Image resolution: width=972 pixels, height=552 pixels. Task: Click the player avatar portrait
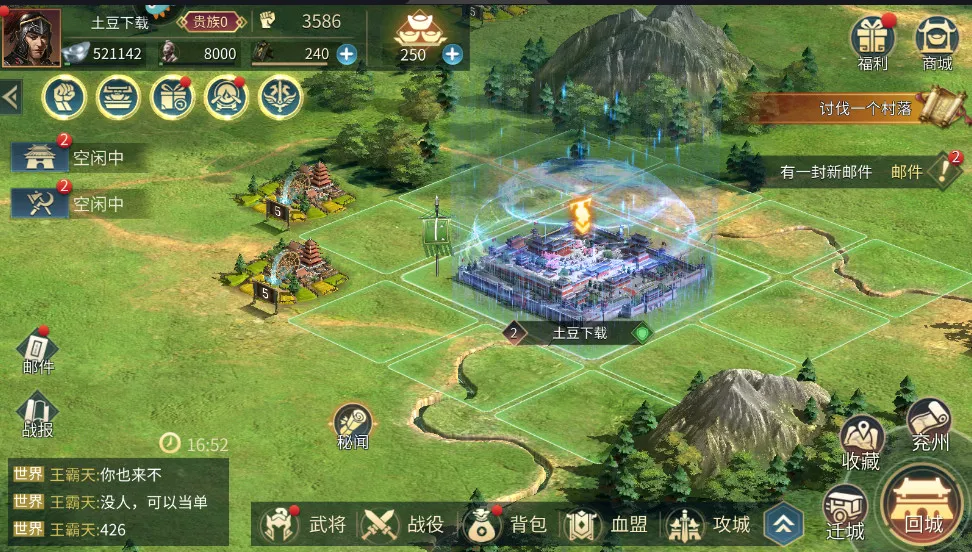(x=30, y=38)
